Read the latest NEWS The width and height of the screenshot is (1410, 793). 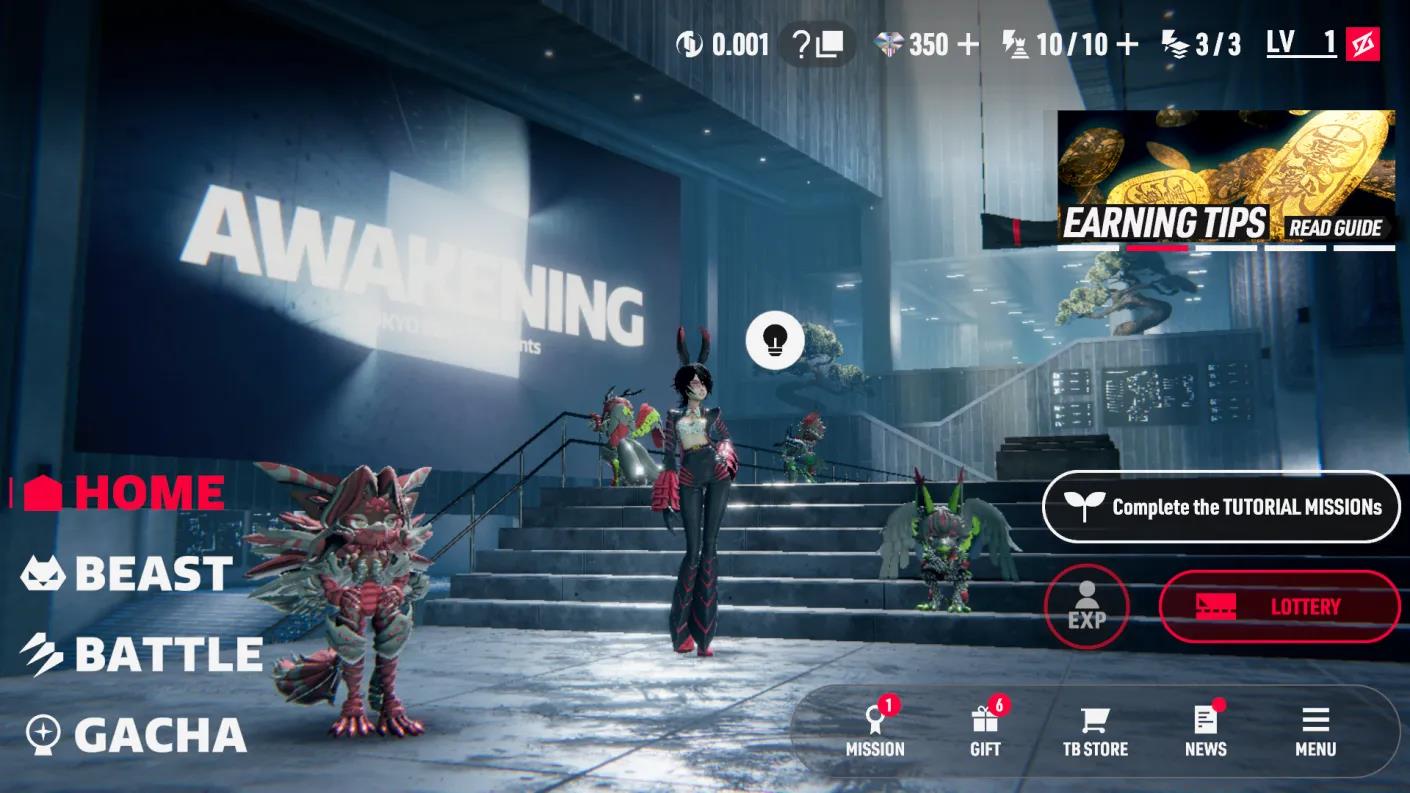point(1205,730)
